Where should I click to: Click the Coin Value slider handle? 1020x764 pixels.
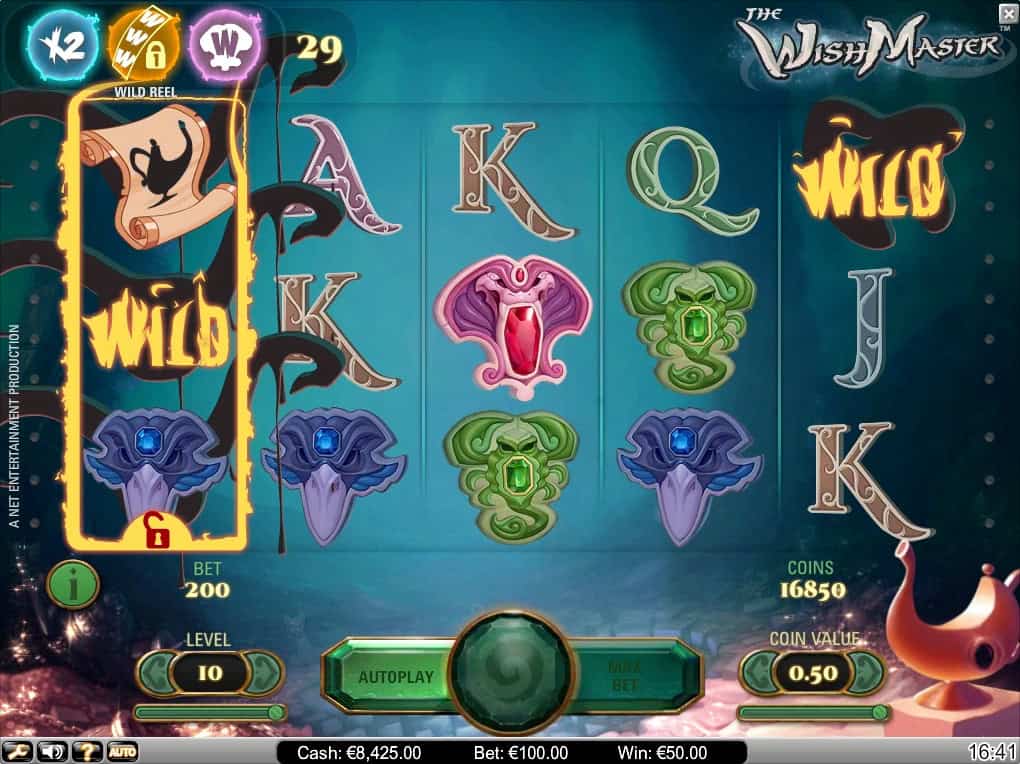pos(879,712)
